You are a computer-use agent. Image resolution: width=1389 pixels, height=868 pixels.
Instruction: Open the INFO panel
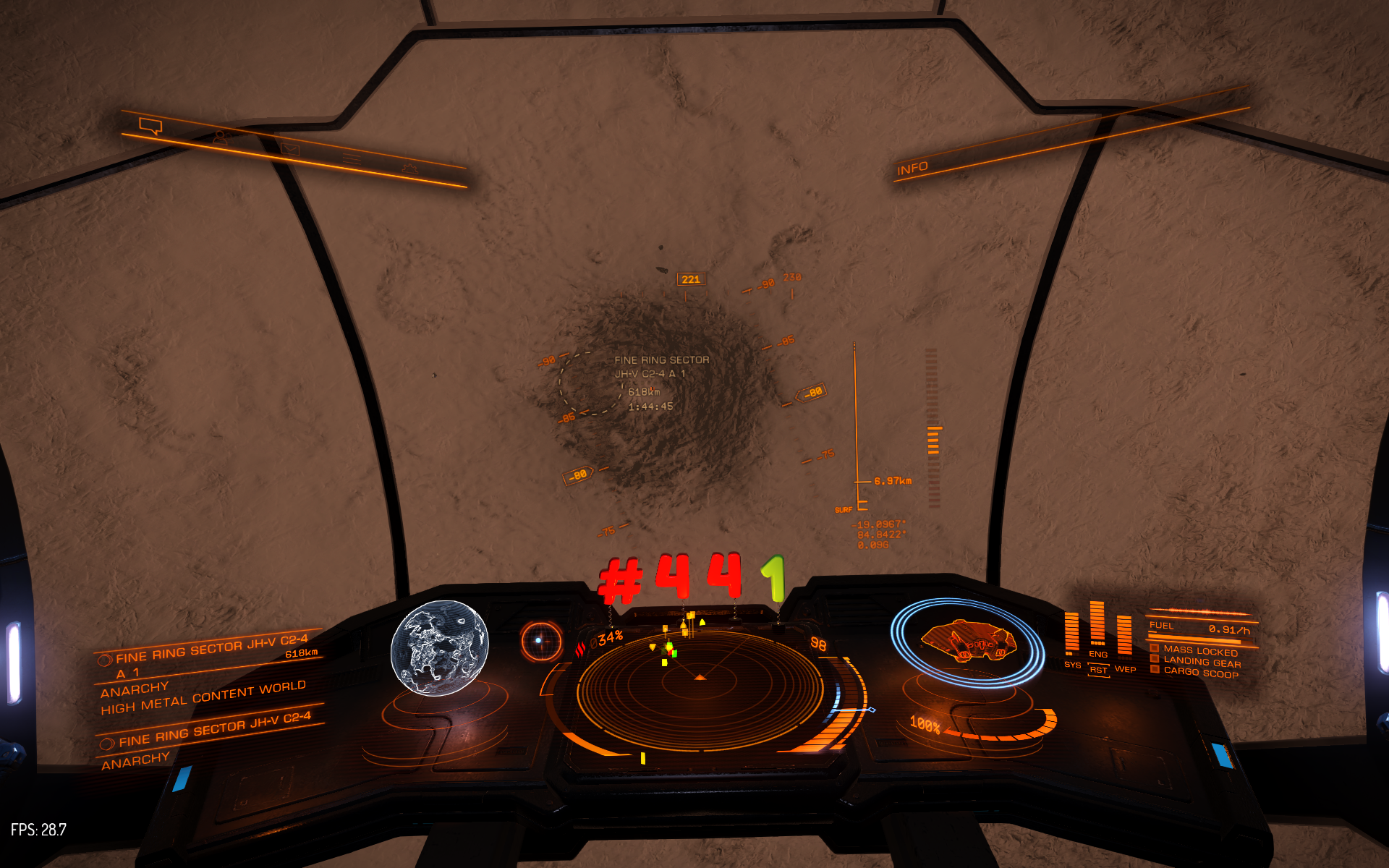pos(912,169)
